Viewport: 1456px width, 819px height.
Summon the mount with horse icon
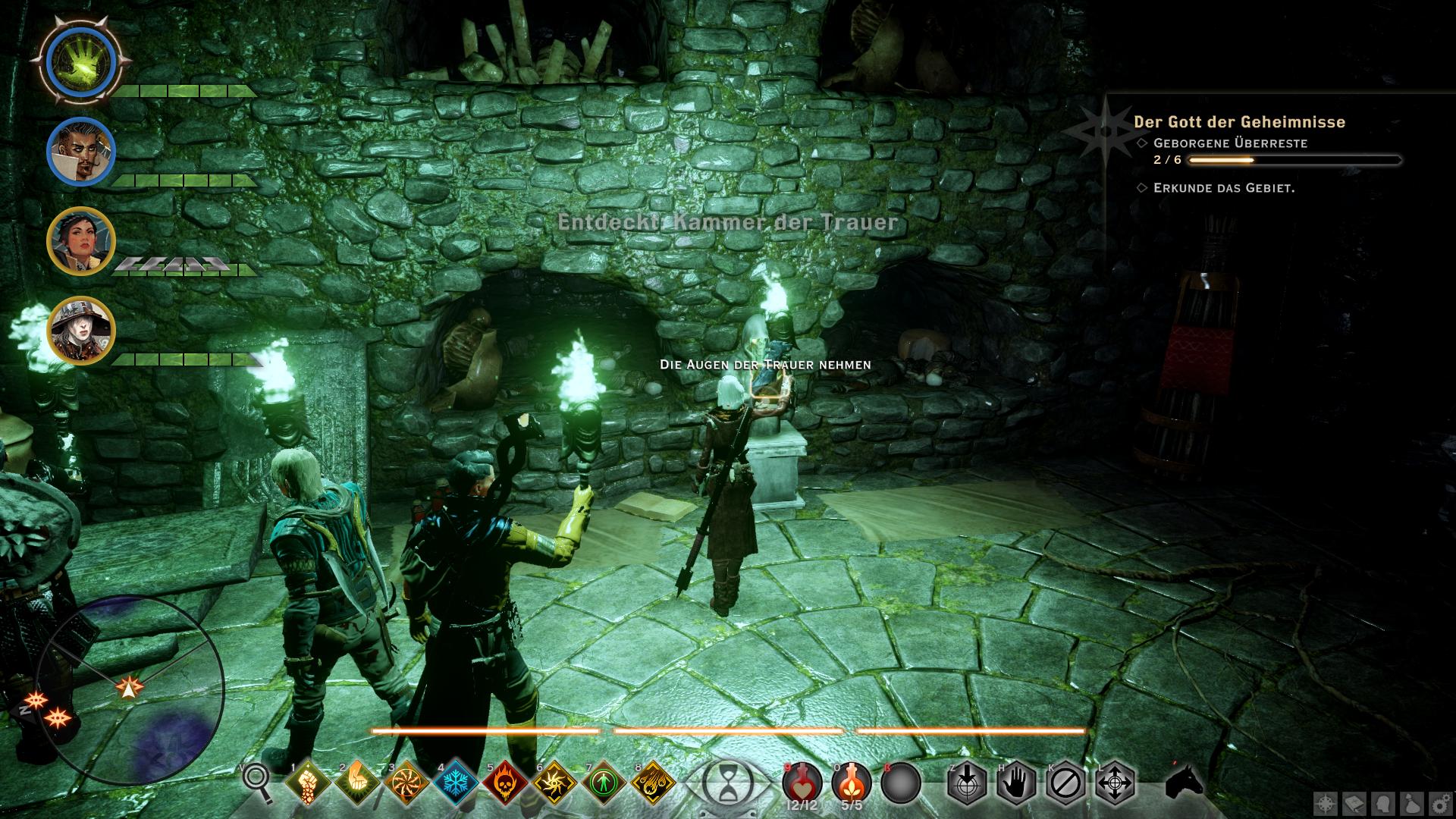coord(1183,781)
